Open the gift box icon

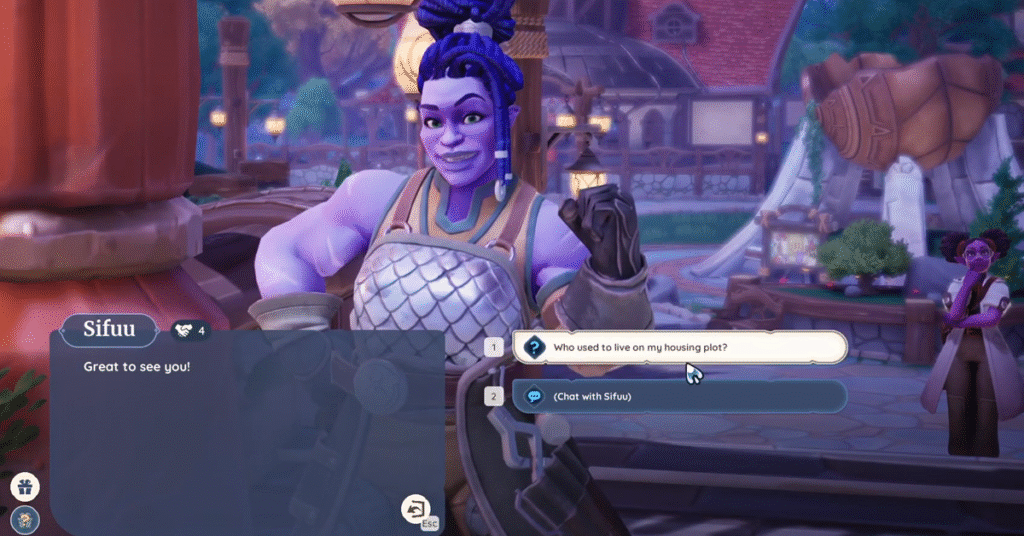pyautogui.click(x=25, y=487)
